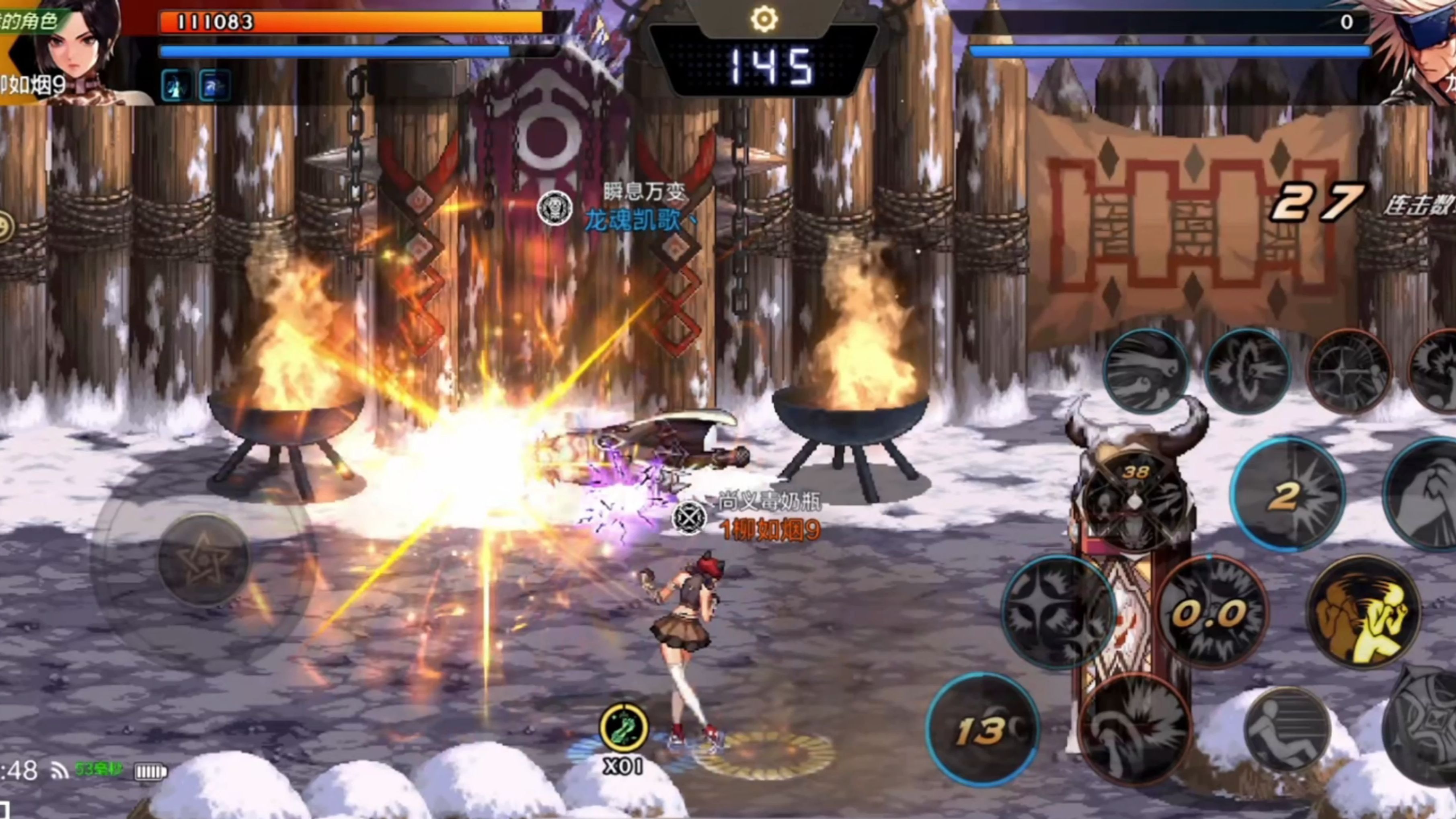The image size is (1456, 819).
Task: Open settings via the gear icon
Action: point(764,20)
